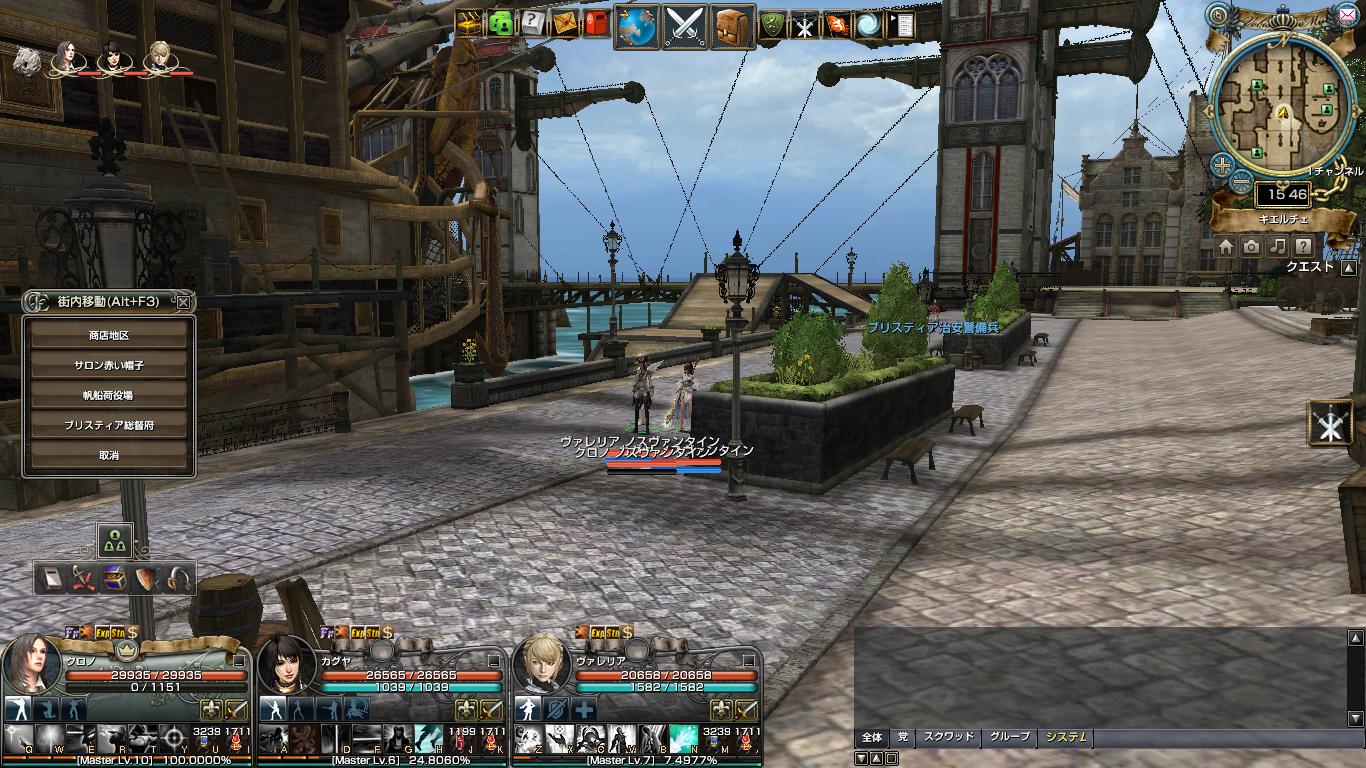Travel to サロン赤い帽子

tap(109, 366)
